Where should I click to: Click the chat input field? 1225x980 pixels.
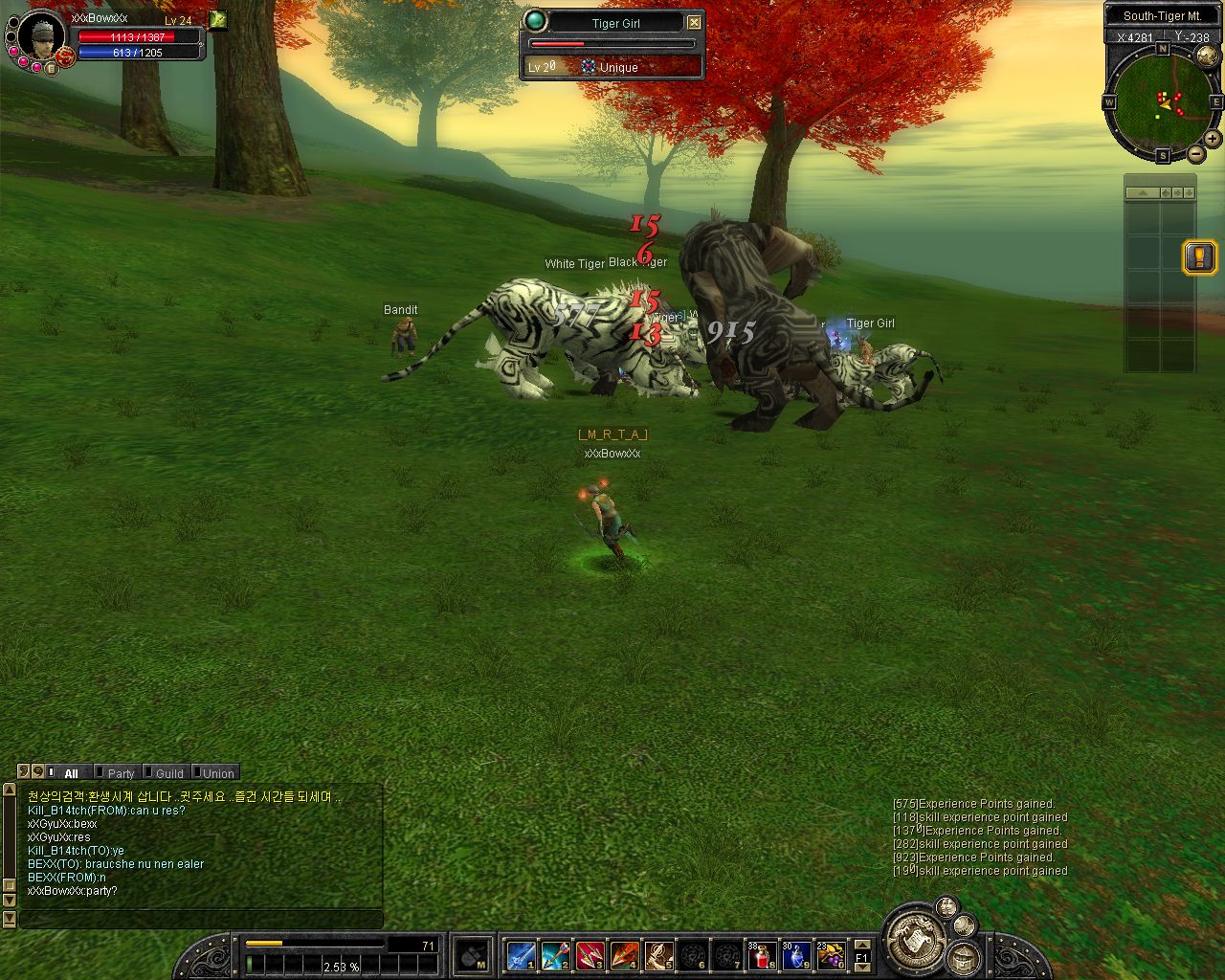(x=201, y=920)
